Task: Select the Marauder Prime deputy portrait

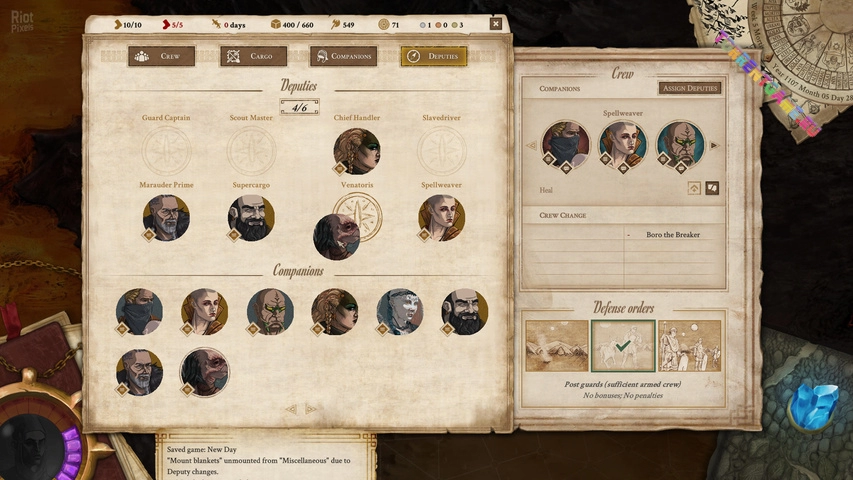Action: click(166, 217)
